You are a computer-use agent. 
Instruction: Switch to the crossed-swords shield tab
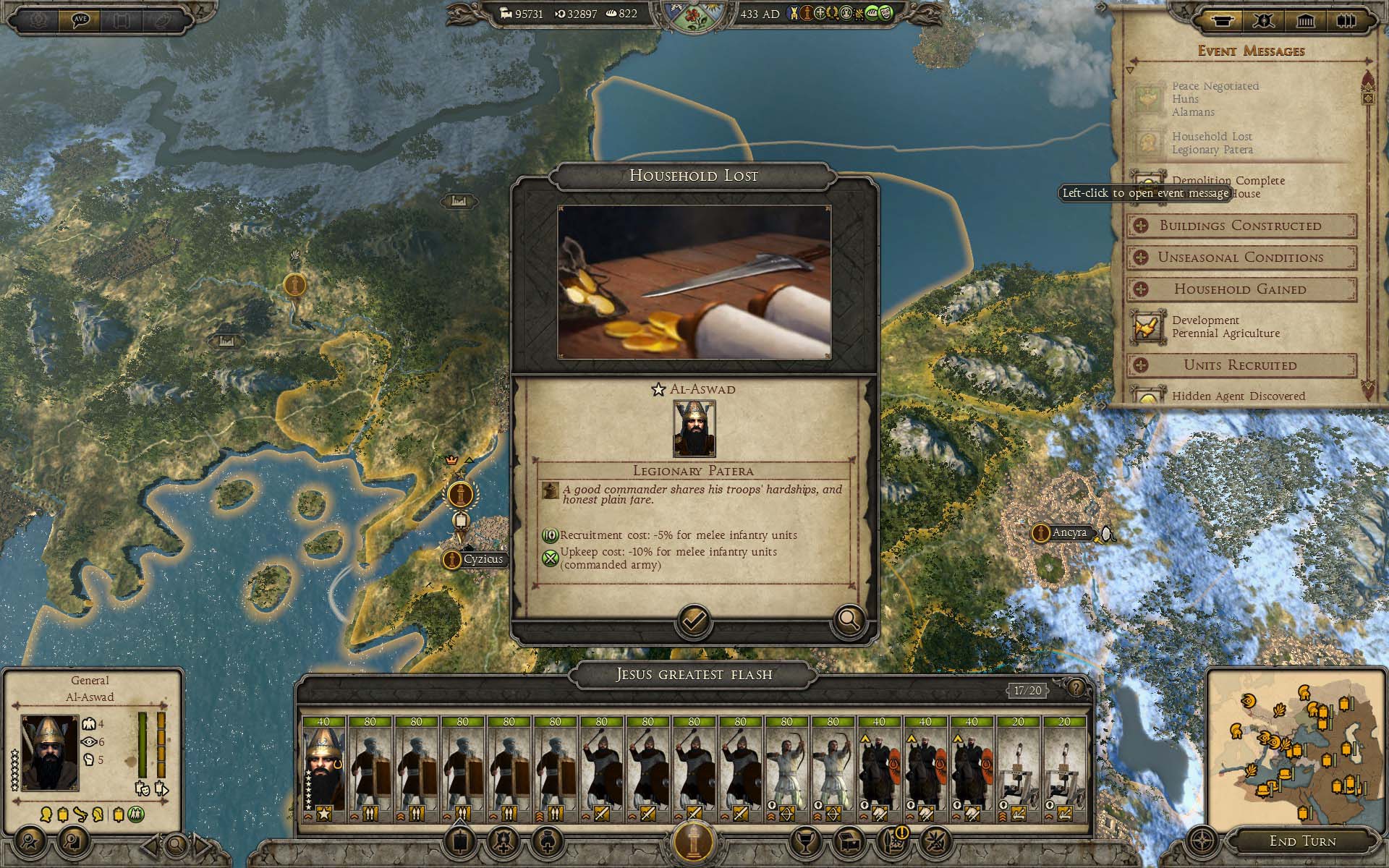point(1264,20)
